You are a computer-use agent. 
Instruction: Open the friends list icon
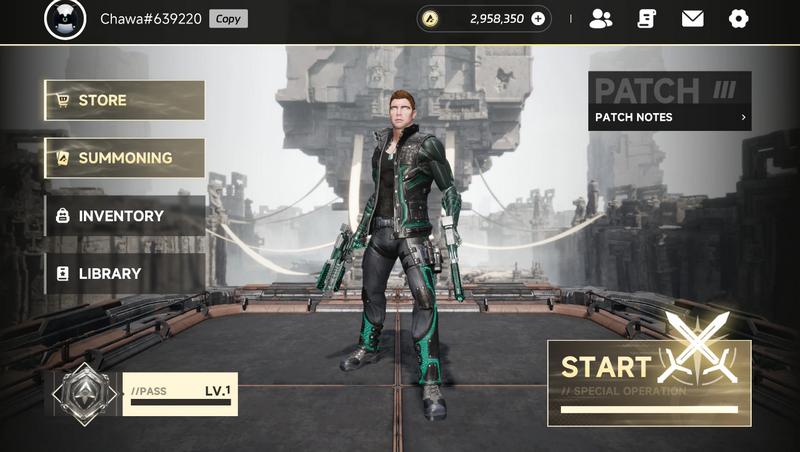click(x=601, y=18)
